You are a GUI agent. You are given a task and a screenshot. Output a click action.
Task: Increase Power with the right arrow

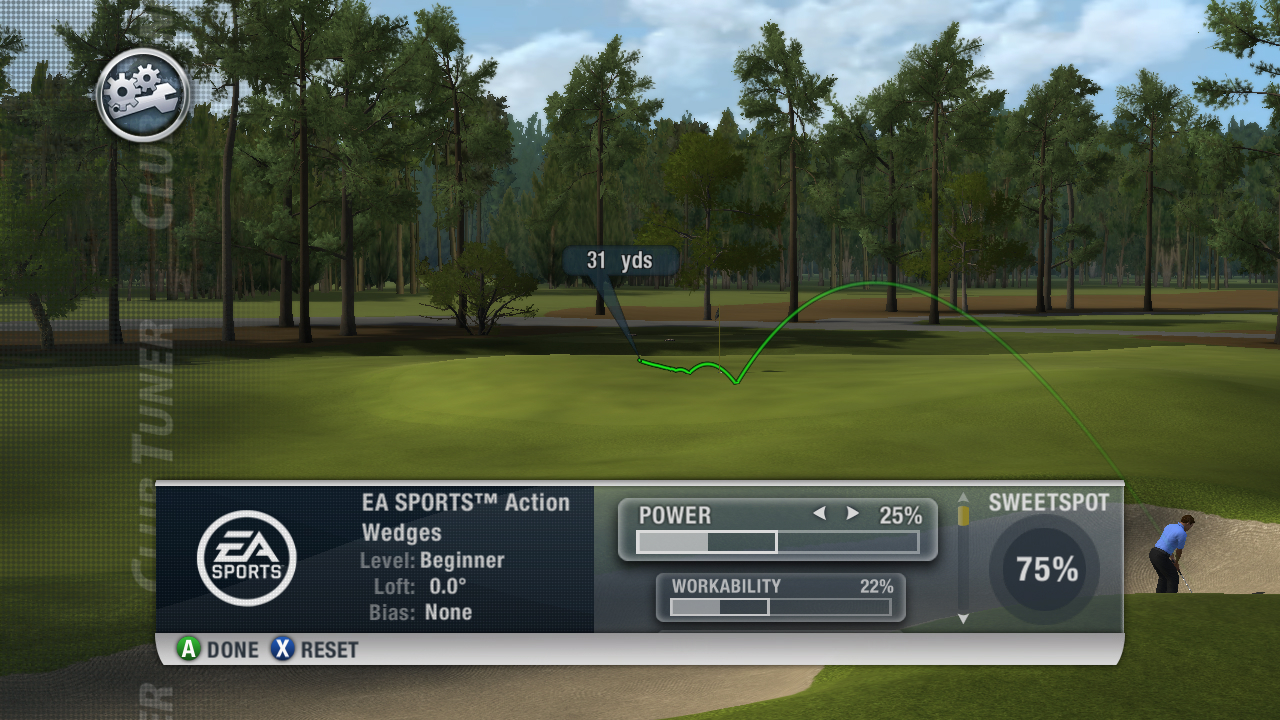853,514
